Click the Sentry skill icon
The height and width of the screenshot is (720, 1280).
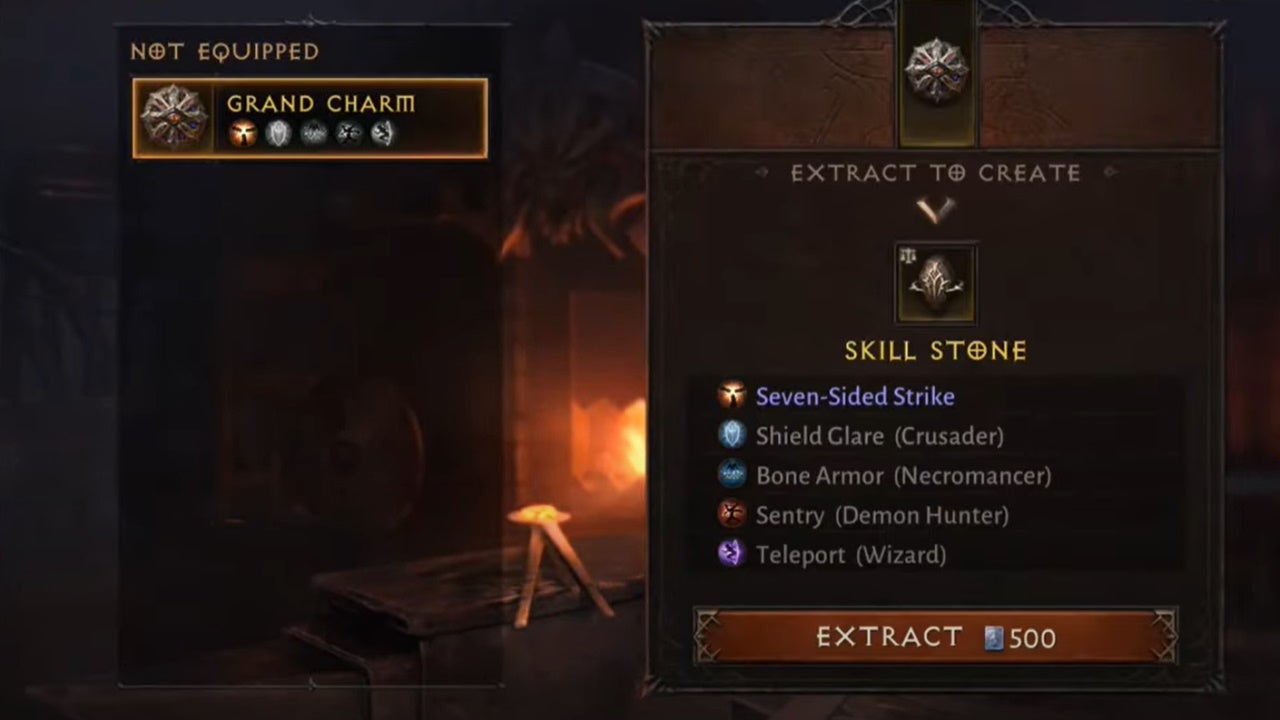coord(731,516)
